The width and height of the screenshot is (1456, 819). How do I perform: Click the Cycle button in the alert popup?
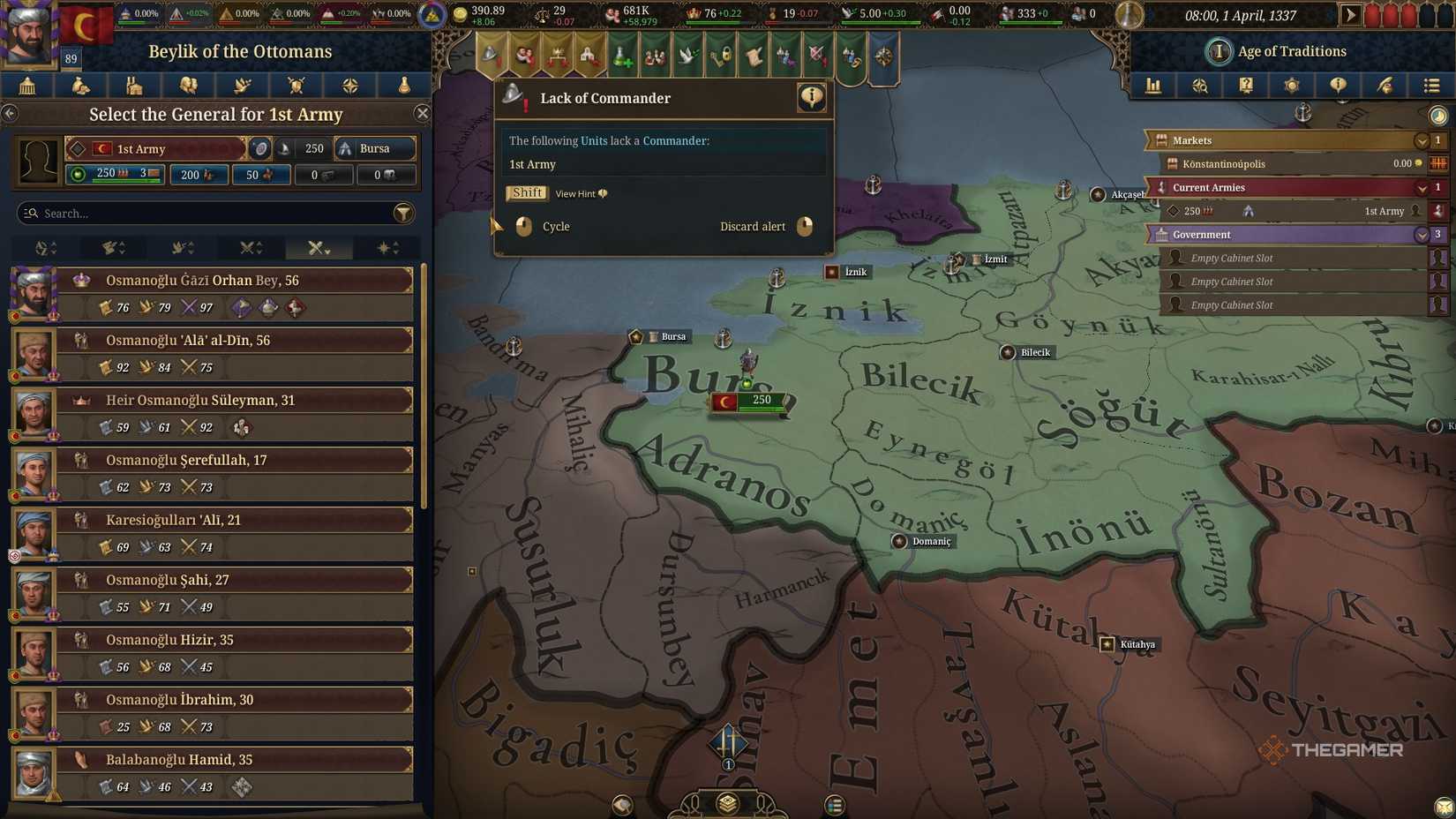[x=556, y=227]
